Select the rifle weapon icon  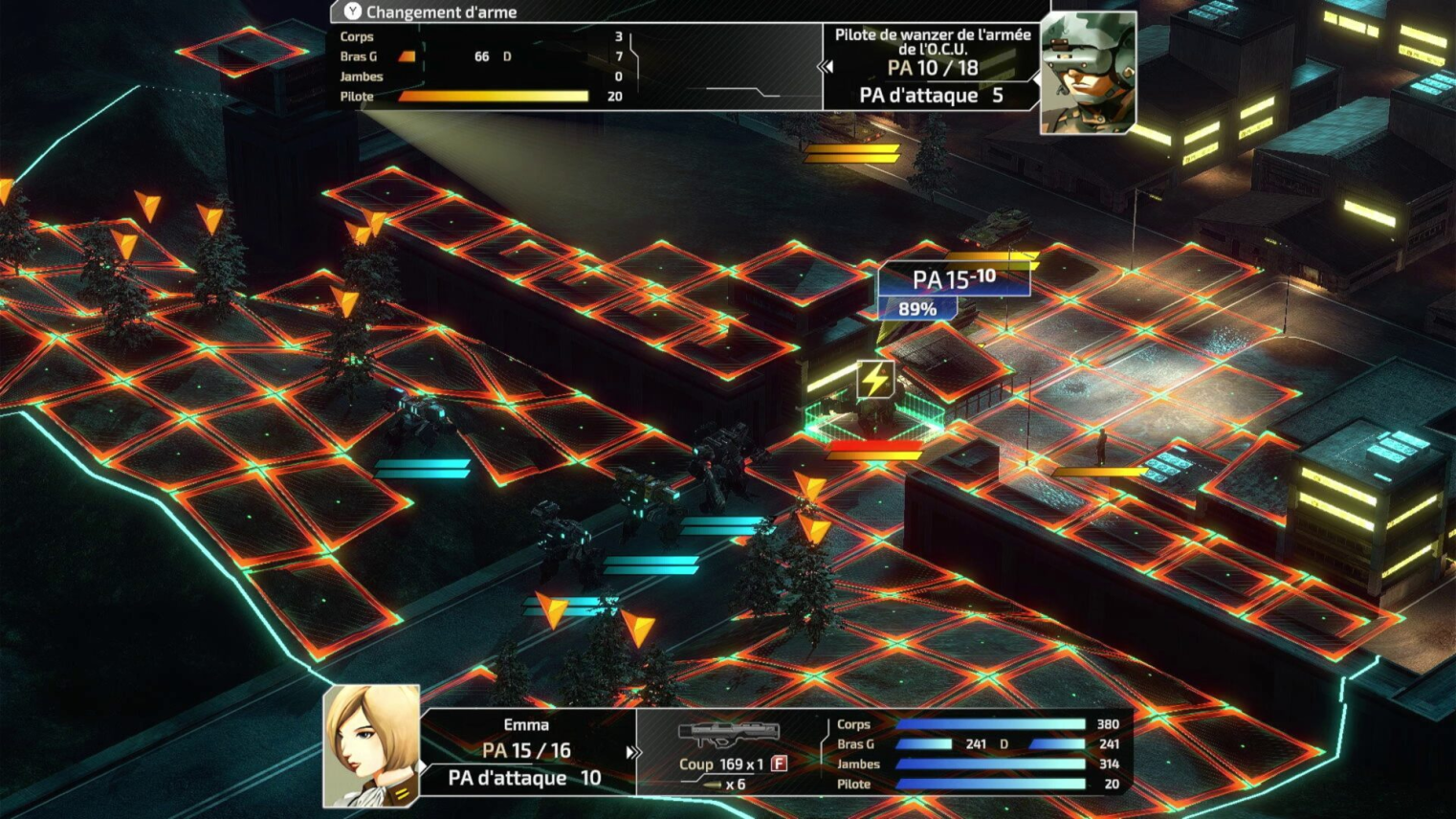(x=728, y=735)
